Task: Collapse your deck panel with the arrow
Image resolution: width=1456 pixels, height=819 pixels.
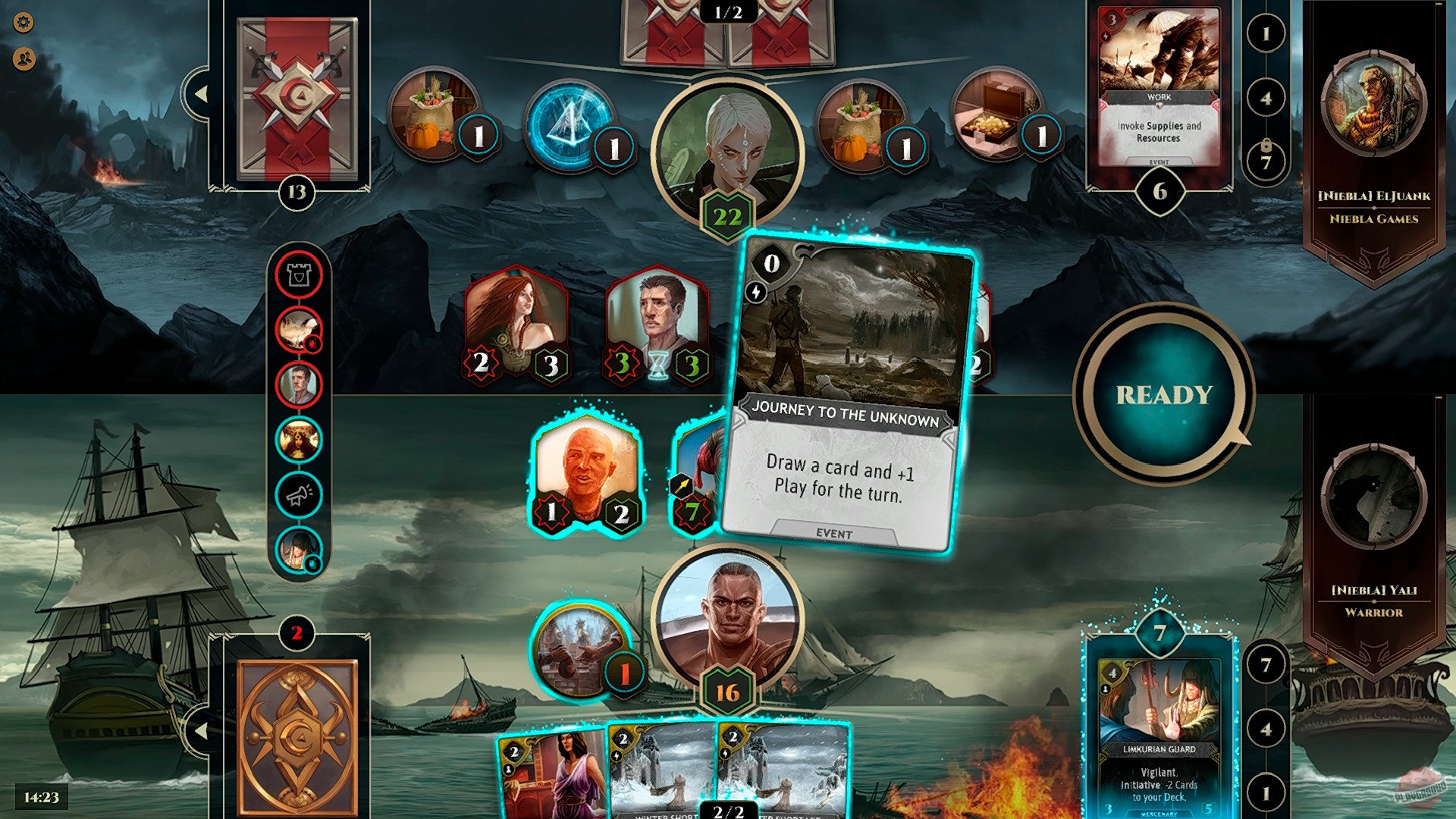Action: pos(201,732)
